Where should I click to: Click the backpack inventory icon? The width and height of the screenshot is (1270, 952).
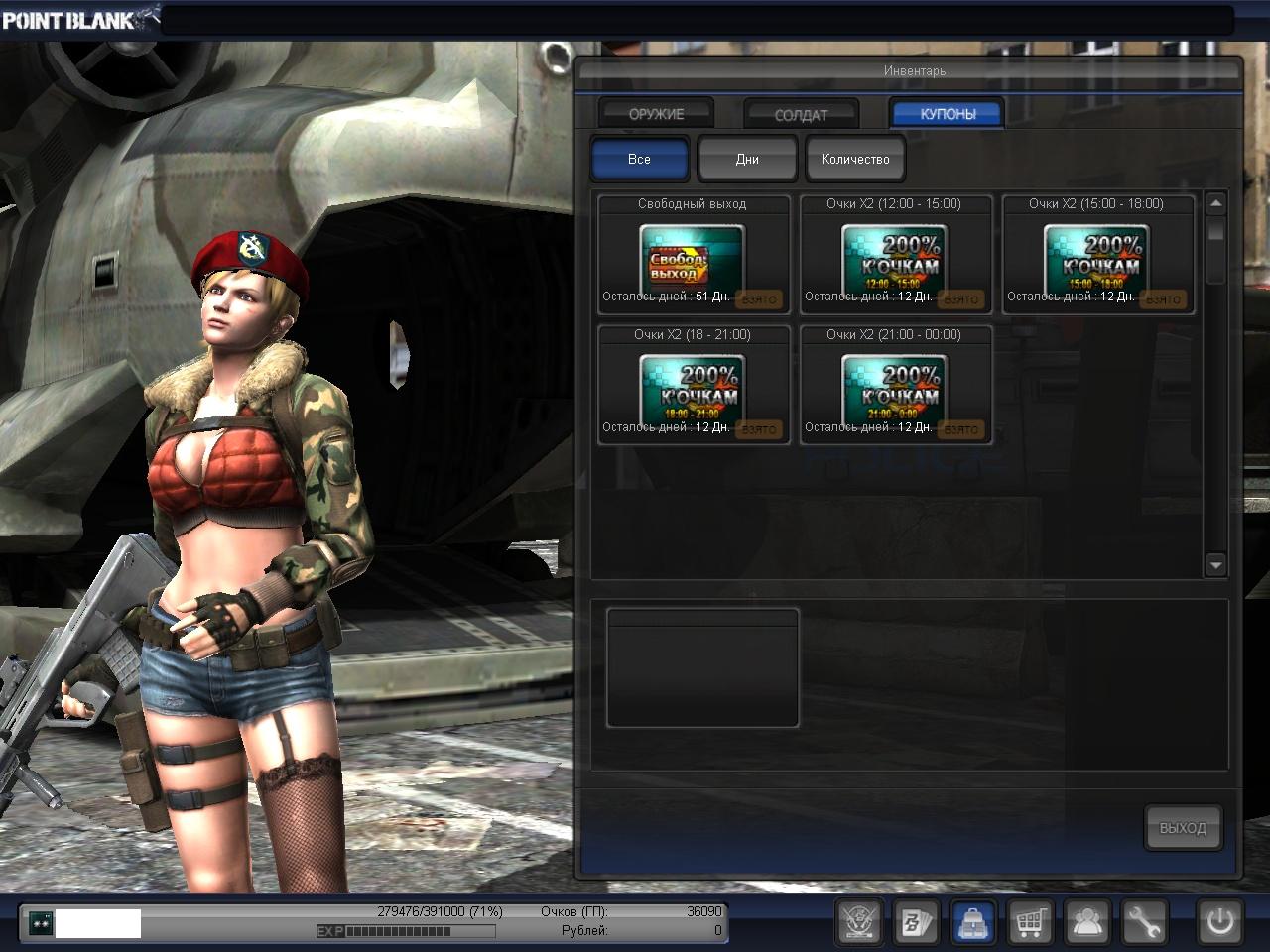[x=973, y=923]
